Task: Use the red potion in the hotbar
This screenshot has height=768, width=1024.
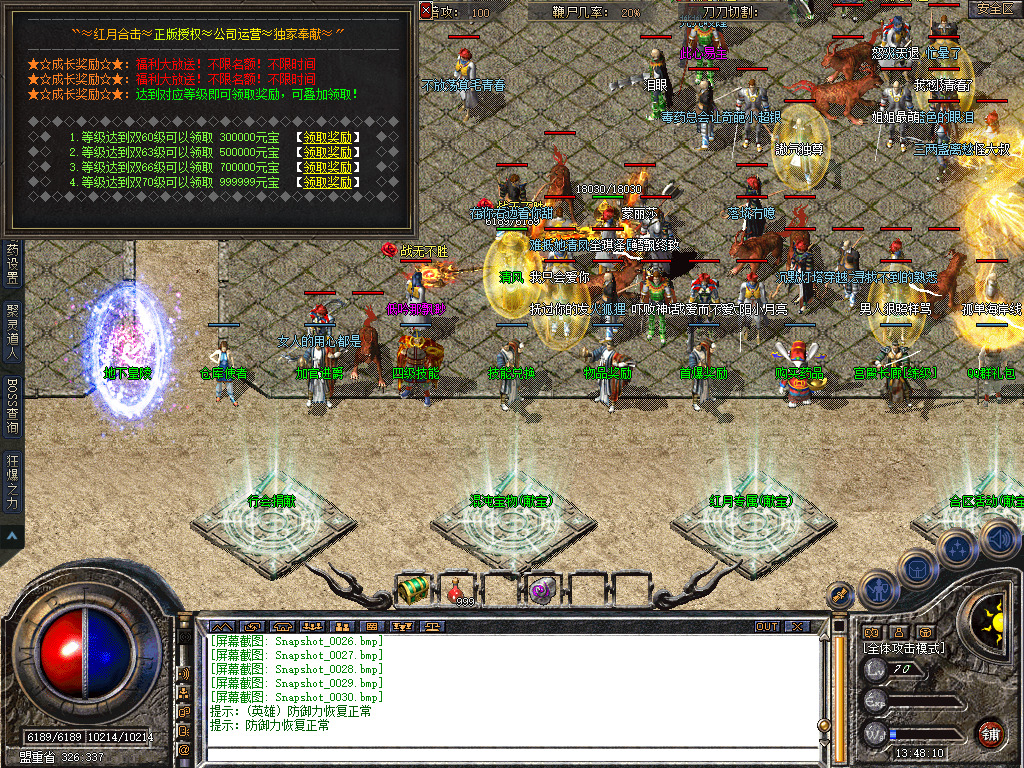Action: click(x=457, y=590)
